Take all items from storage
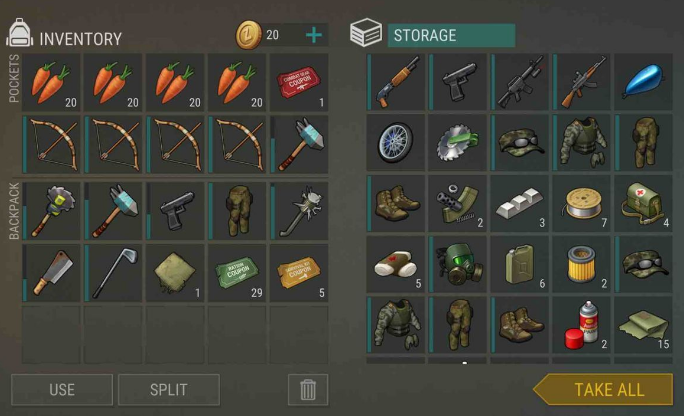The height and width of the screenshot is (416, 684). 607,389
